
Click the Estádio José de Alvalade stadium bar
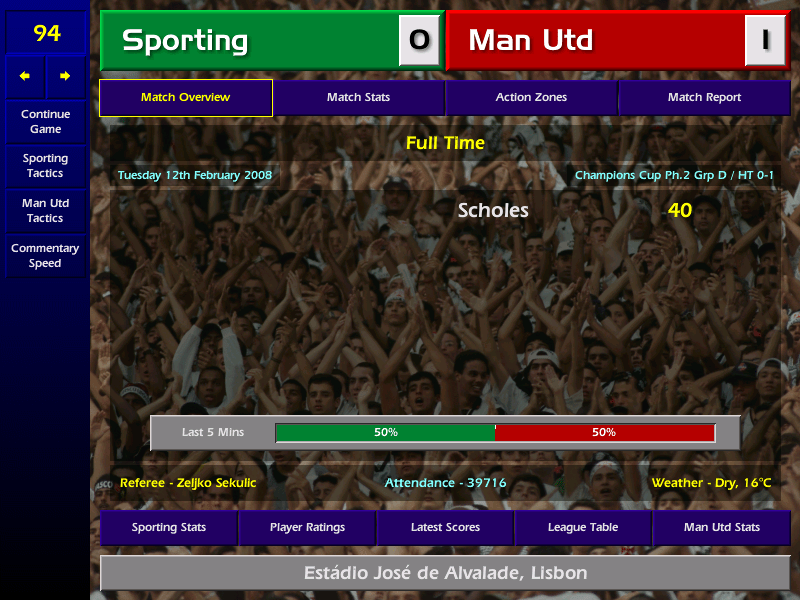coord(445,574)
